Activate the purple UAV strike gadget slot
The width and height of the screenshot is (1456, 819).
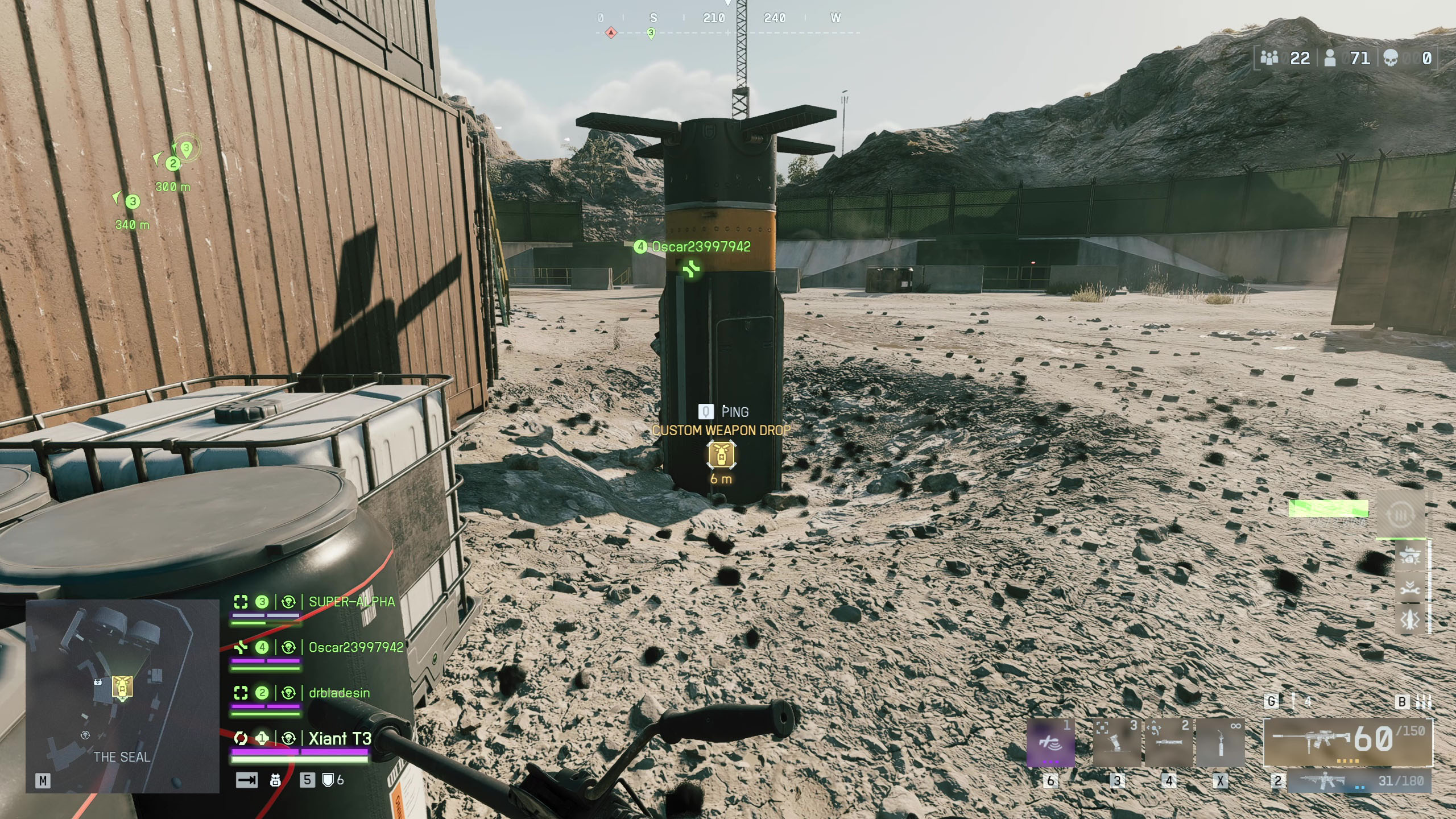(1050, 743)
